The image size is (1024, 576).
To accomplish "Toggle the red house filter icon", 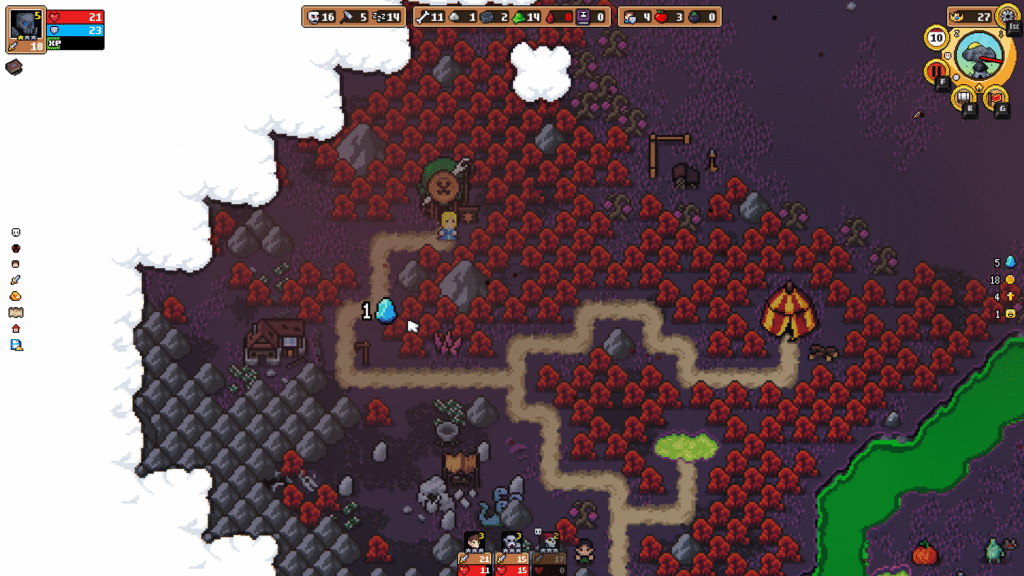I will pos(16,328).
